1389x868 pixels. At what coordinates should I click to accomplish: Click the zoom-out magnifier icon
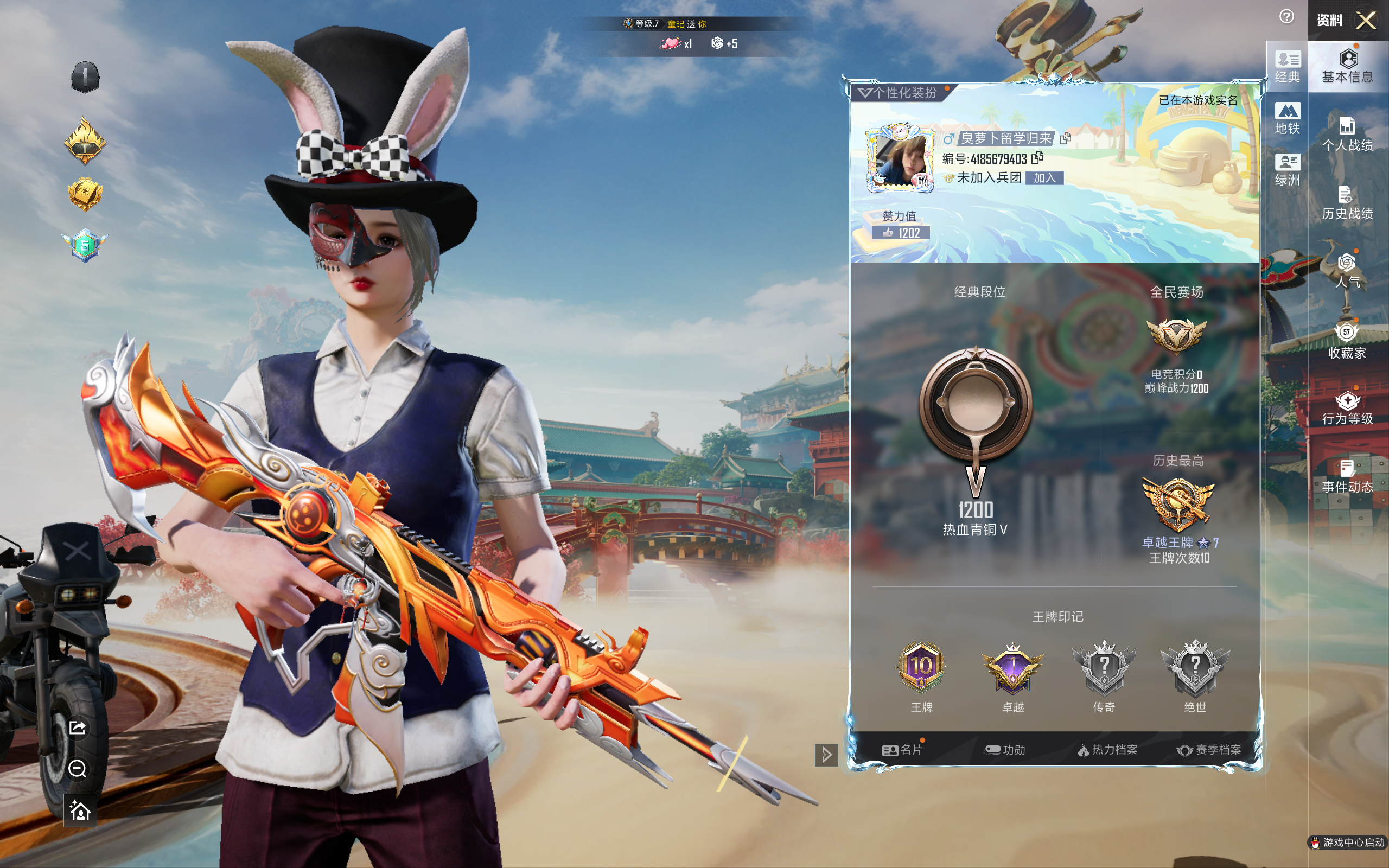pyautogui.click(x=78, y=769)
